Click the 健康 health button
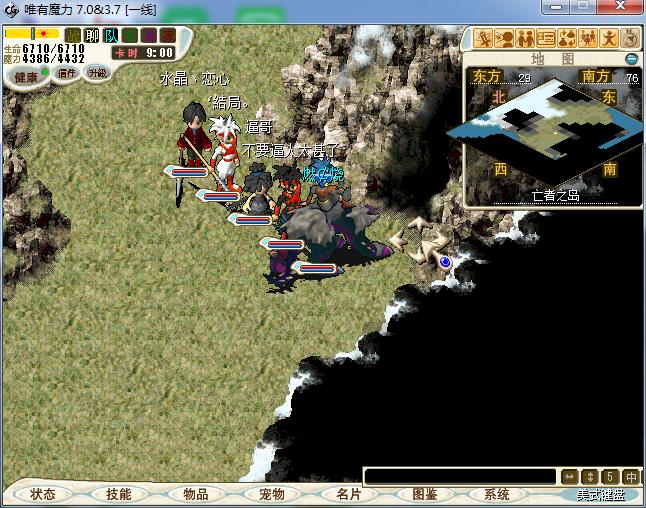 tap(27, 76)
